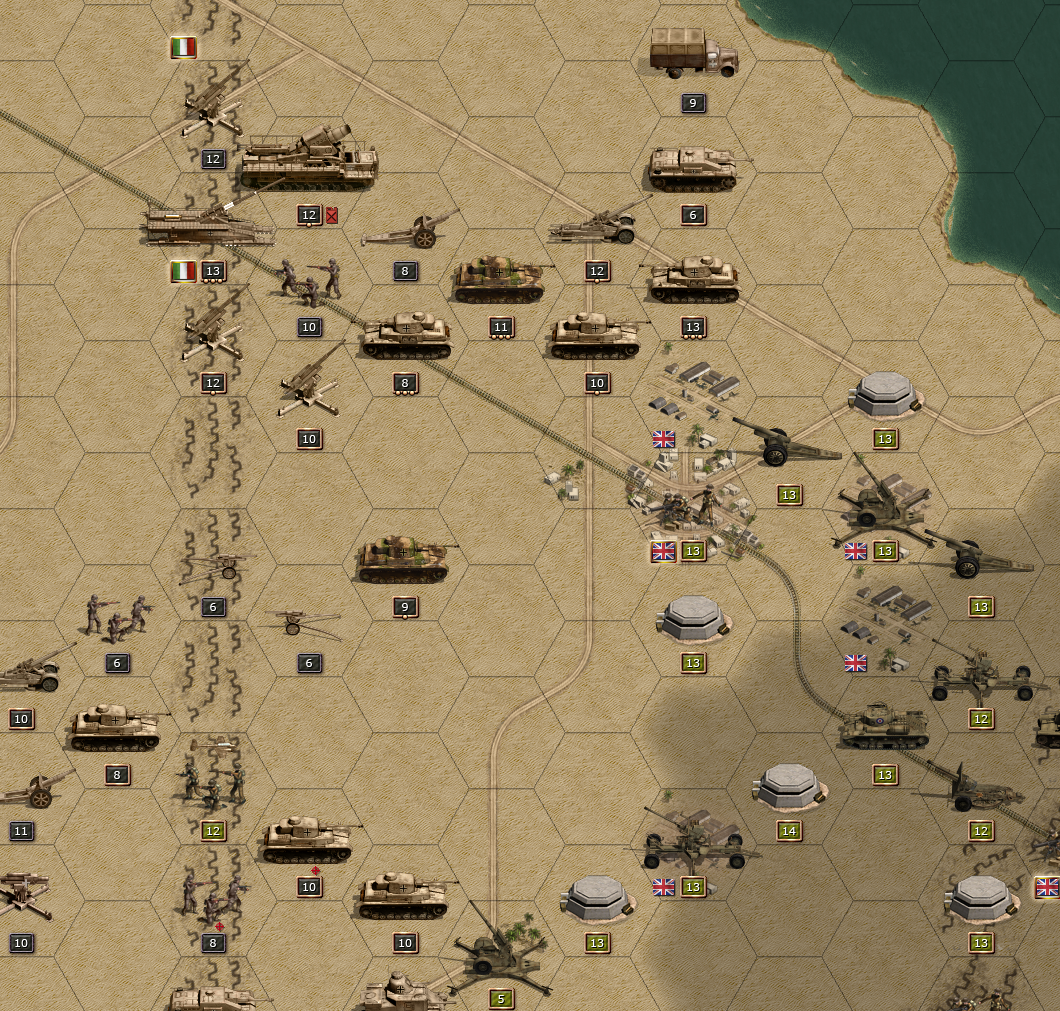1060x1011 pixels.
Task: Pick the infantry squad with strength 10
Action: pyautogui.click(x=309, y=281)
